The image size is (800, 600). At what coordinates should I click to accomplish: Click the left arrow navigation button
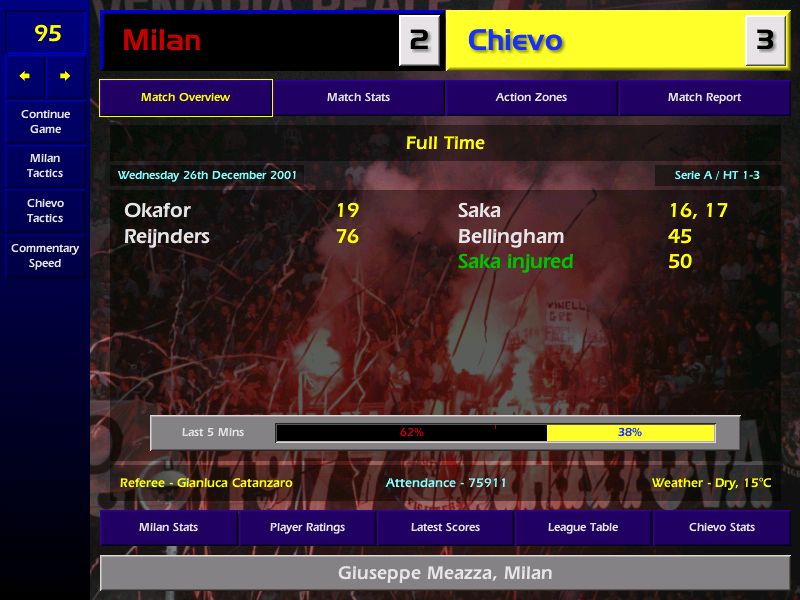coord(25,76)
